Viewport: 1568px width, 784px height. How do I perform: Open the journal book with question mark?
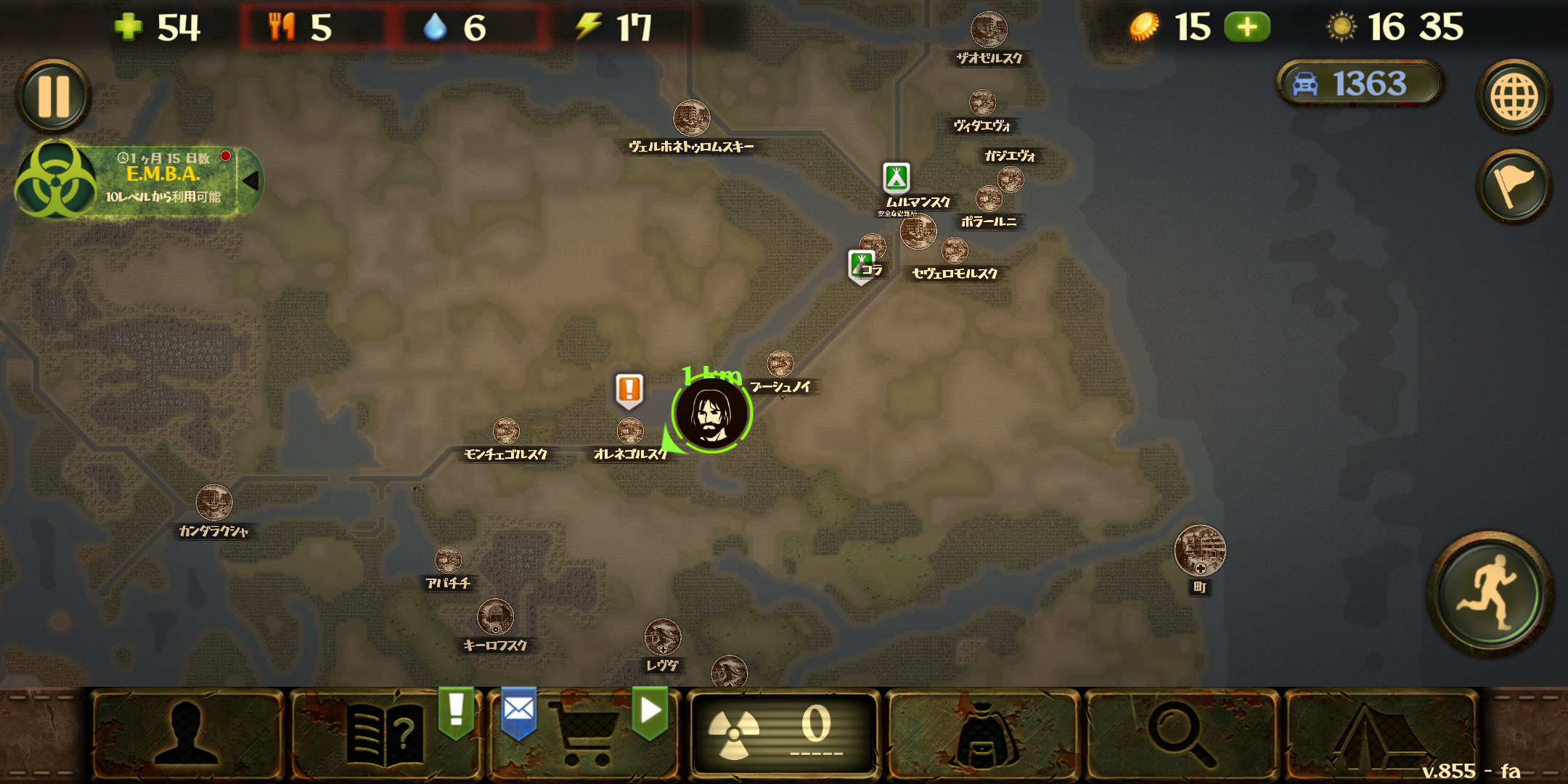pyautogui.click(x=385, y=735)
